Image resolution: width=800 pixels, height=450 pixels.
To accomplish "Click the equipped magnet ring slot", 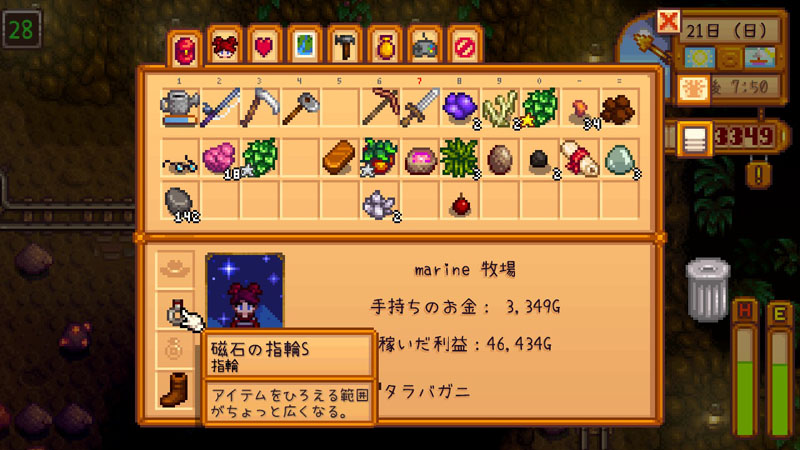I will [177, 313].
